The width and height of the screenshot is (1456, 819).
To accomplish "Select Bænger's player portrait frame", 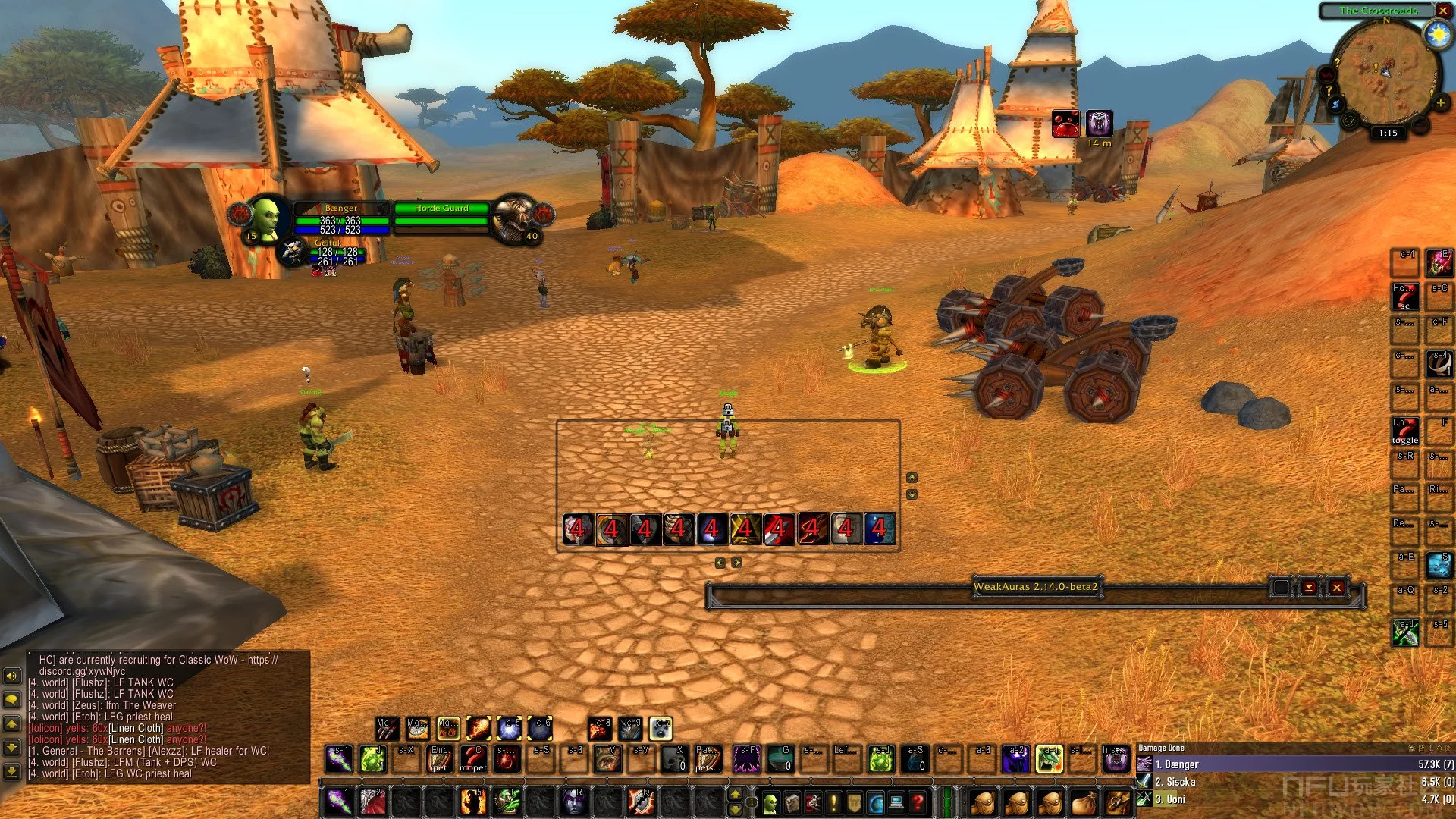I will click(265, 218).
